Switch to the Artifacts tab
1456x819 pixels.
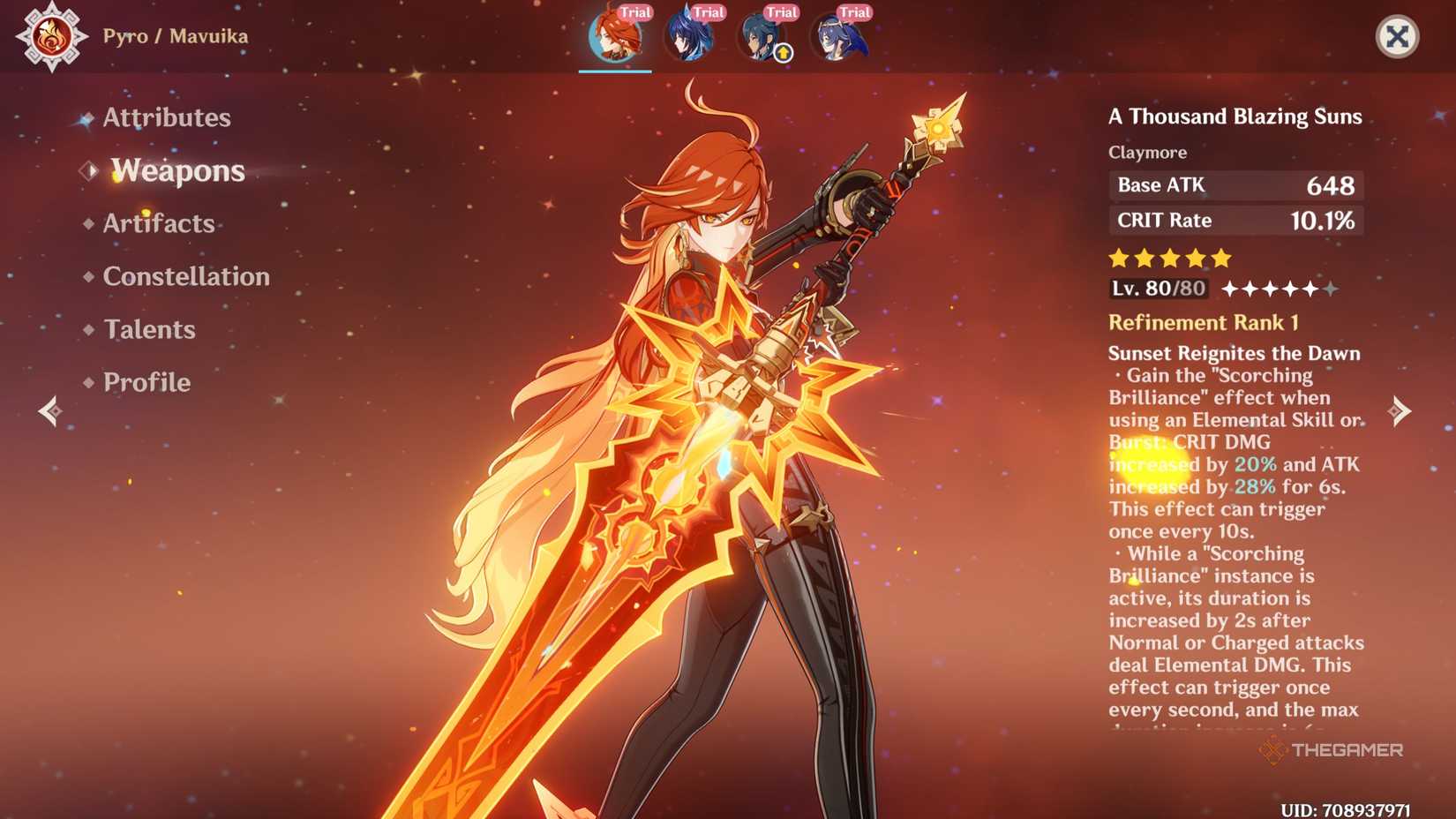[x=157, y=223]
